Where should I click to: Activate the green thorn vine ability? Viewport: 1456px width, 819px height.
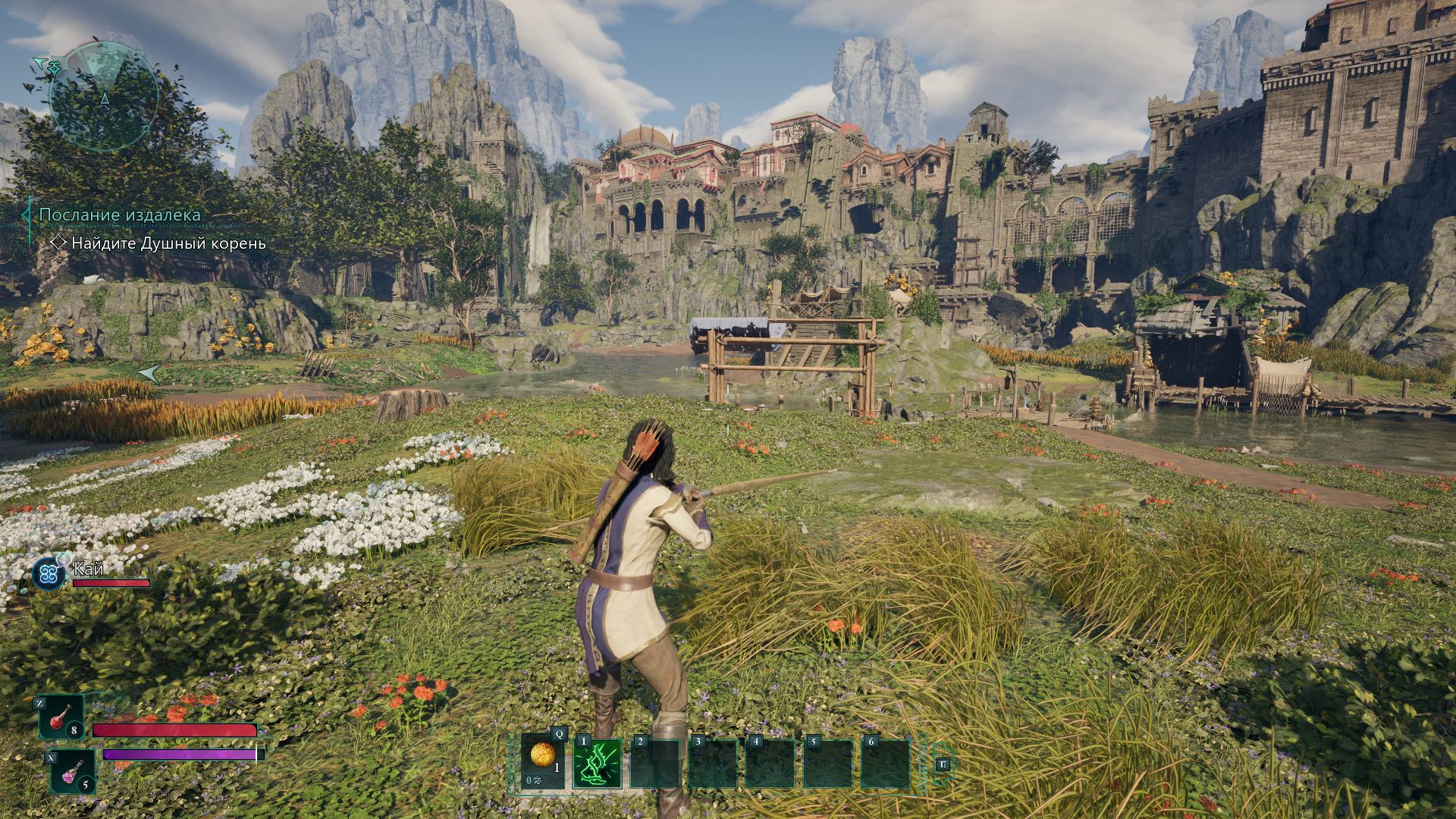coord(598,763)
